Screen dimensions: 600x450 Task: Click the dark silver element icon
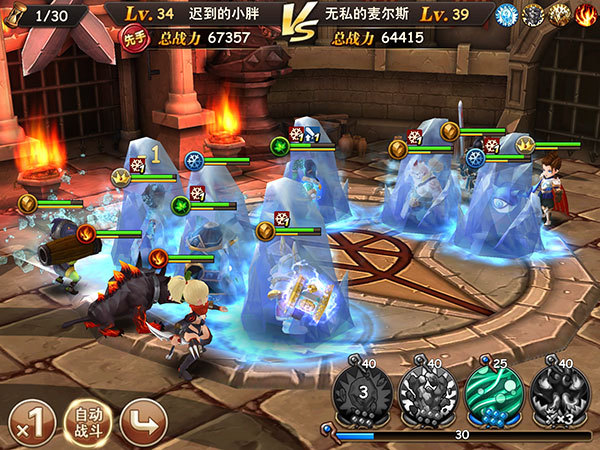[x=533, y=14]
